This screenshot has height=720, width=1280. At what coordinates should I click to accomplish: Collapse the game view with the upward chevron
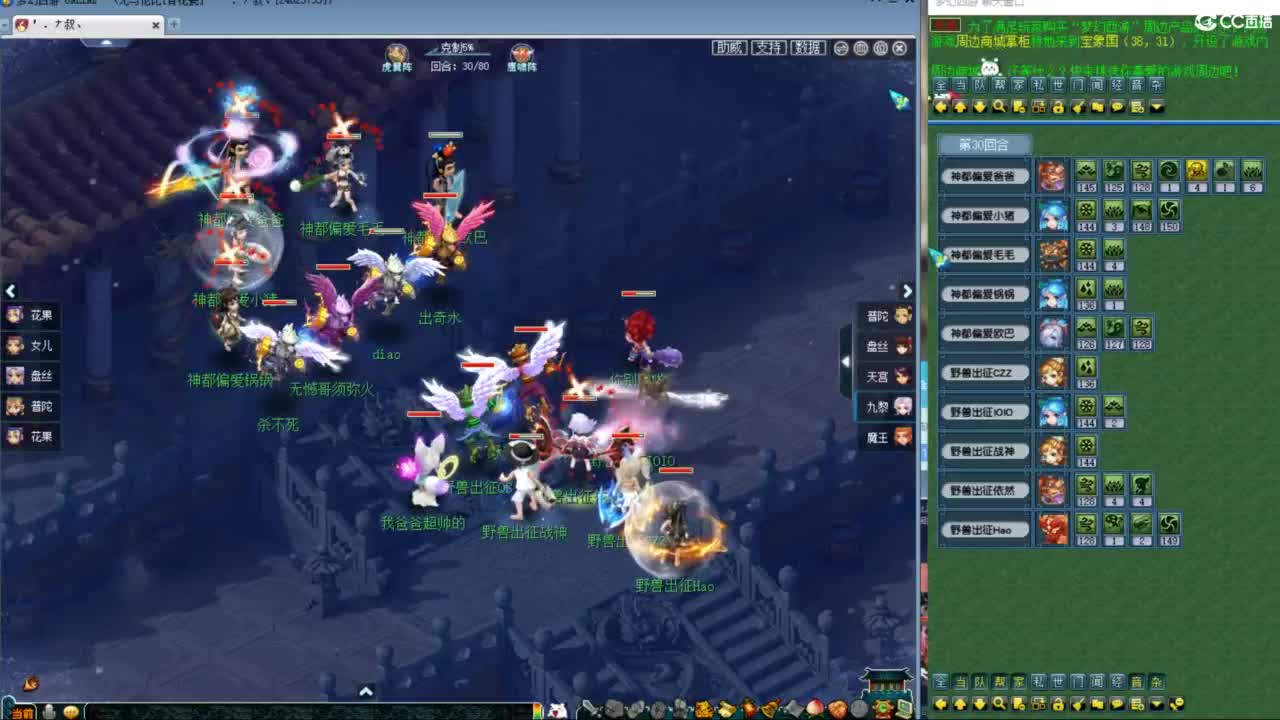365,690
